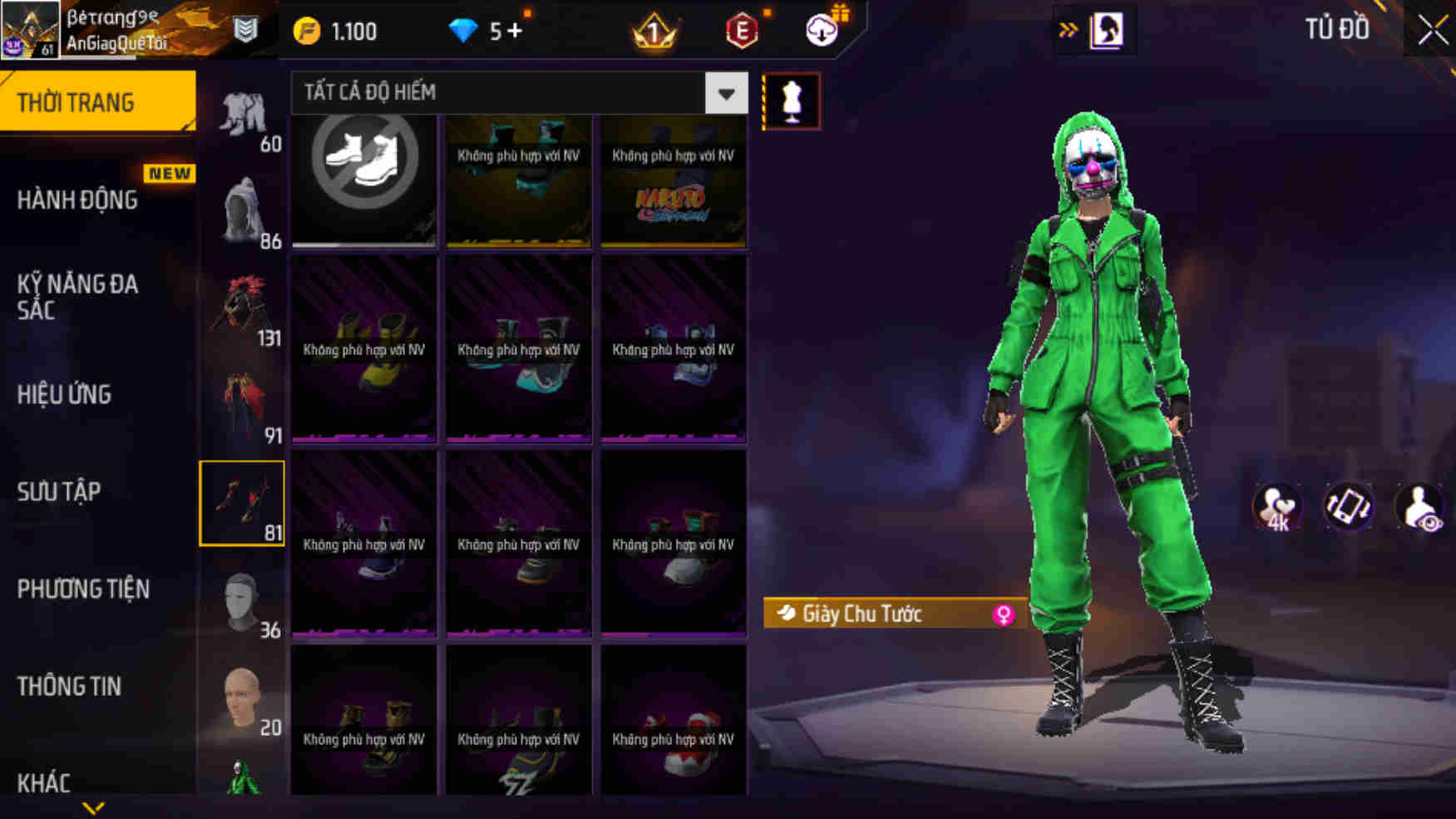The image size is (1456, 819).
Task: Collapse the panel with the double chevron
Action: pyautogui.click(x=1068, y=27)
